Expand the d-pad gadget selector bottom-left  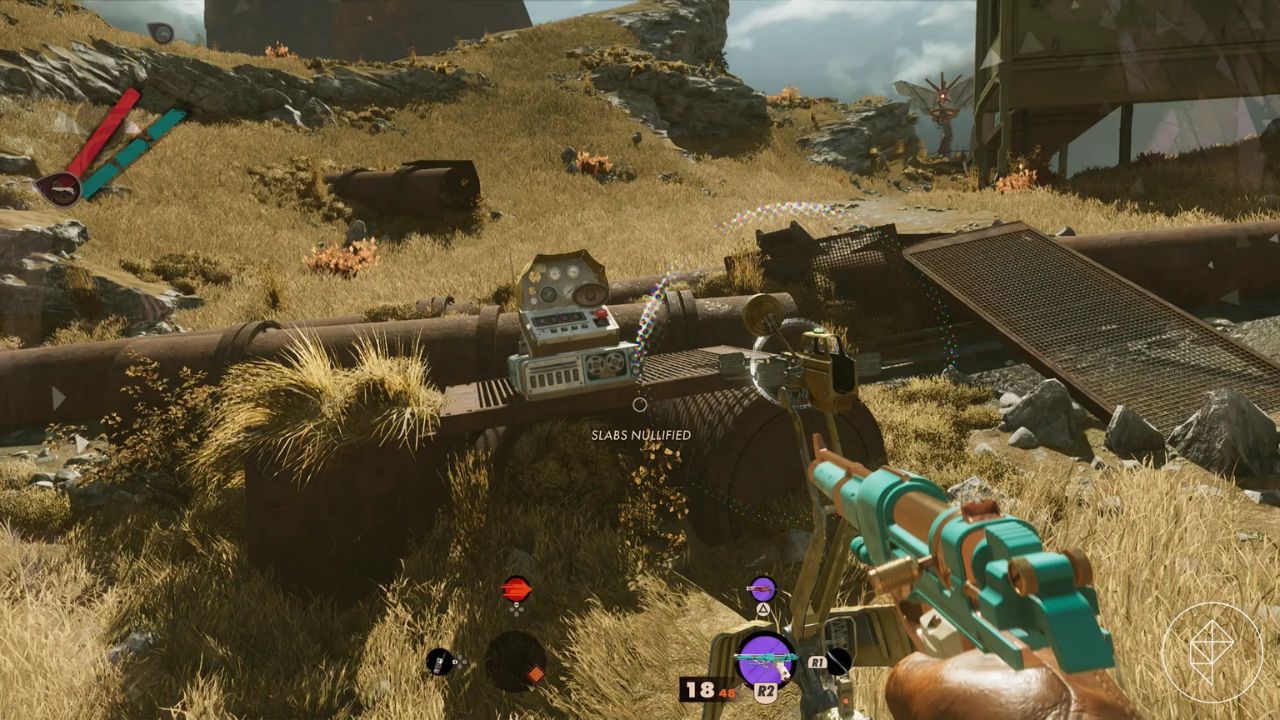(x=458, y=661)
